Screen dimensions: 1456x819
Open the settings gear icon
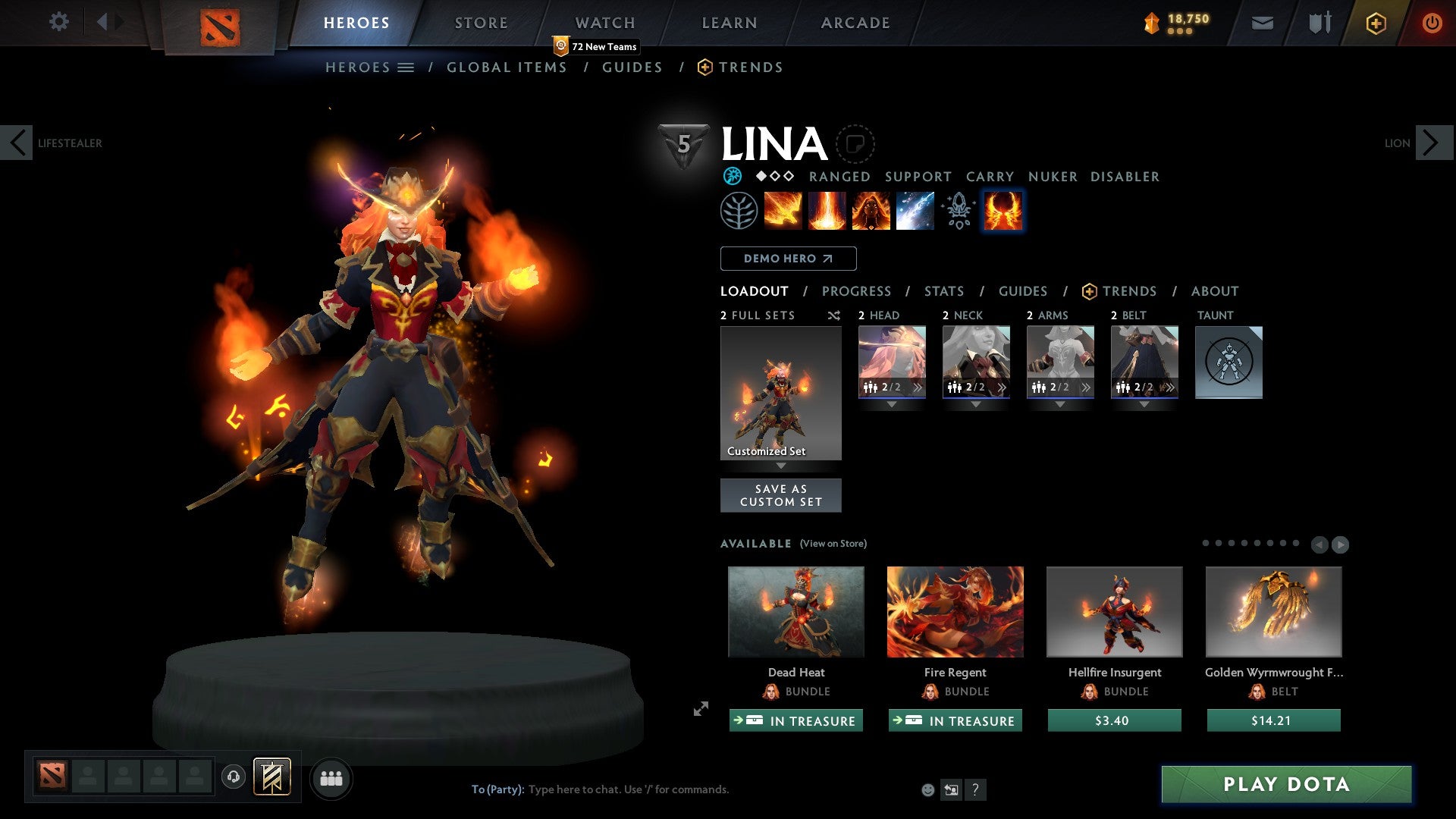[x=59, y=22]
